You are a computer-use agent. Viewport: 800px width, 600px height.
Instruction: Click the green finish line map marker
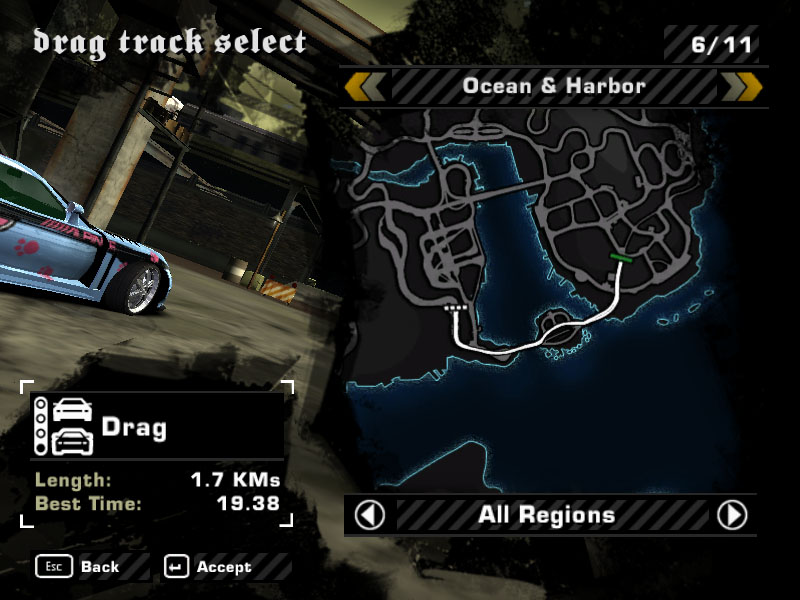[x=621, y=258]
